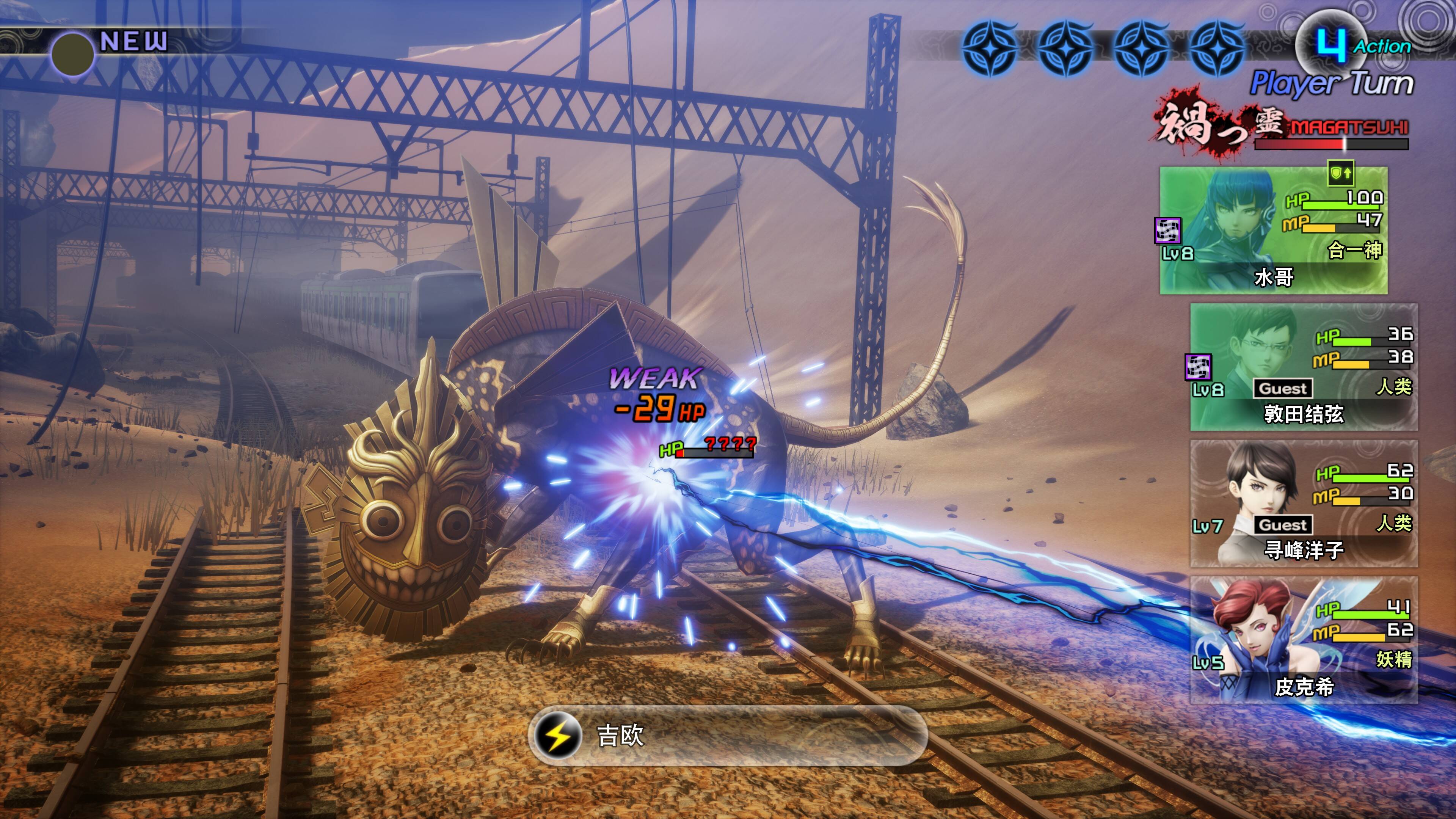
Task: Pick the 寻峰洋子 guest party card
Action: pos(1304,504)
